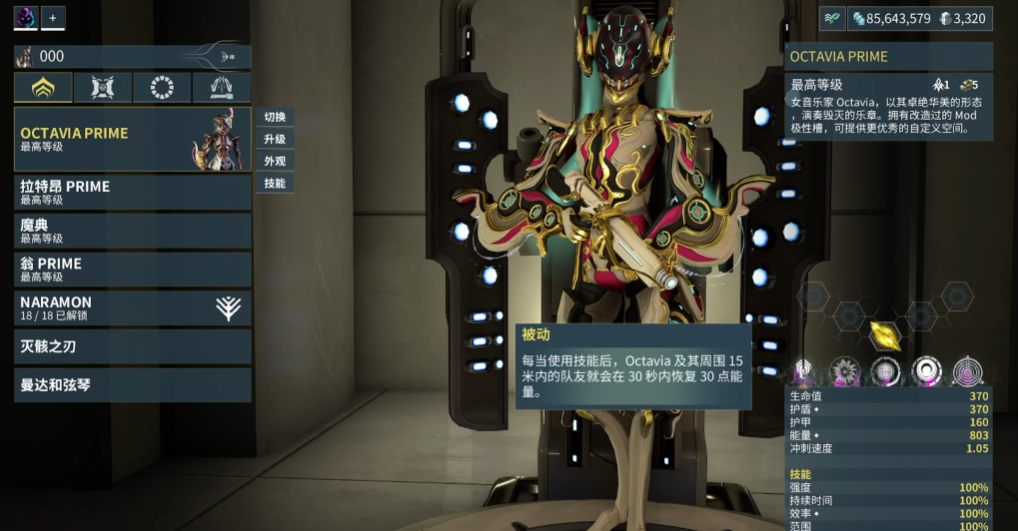Switch to the warframe lotus-emblem tab

[x=43, y=88]
